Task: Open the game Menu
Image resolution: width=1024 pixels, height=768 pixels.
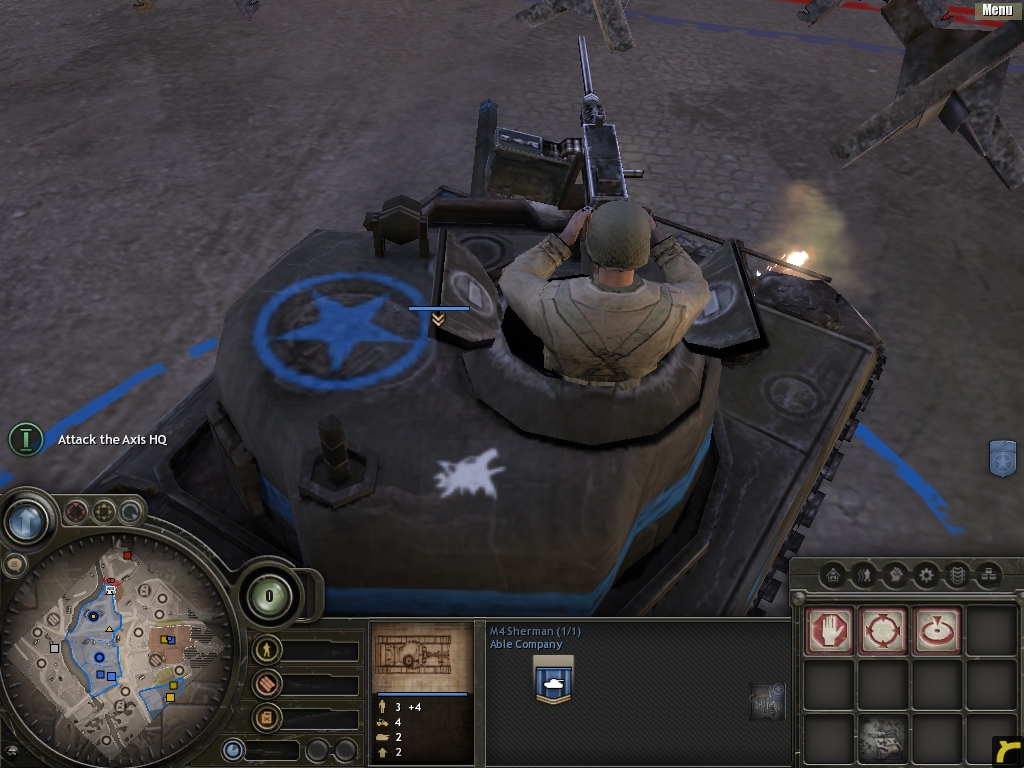Action: pyautogui.click(x=997, y=10)
